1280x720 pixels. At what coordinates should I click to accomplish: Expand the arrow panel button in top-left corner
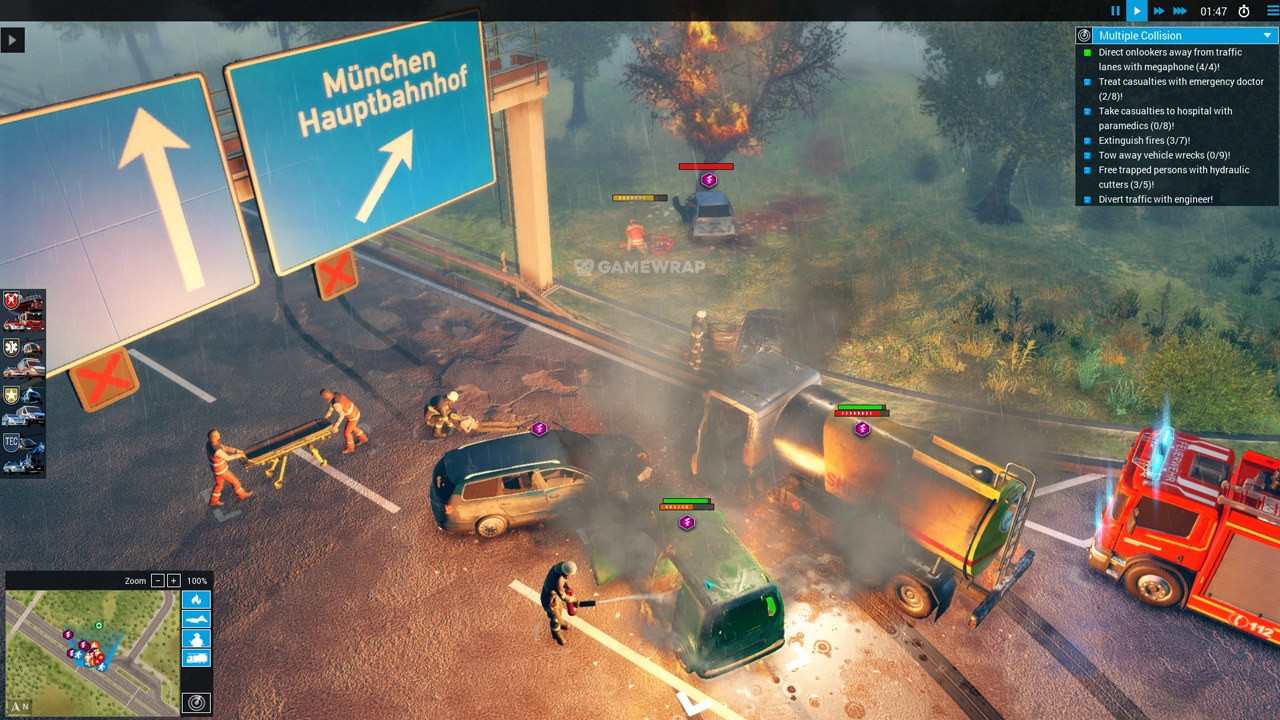(x=12, y=40)
